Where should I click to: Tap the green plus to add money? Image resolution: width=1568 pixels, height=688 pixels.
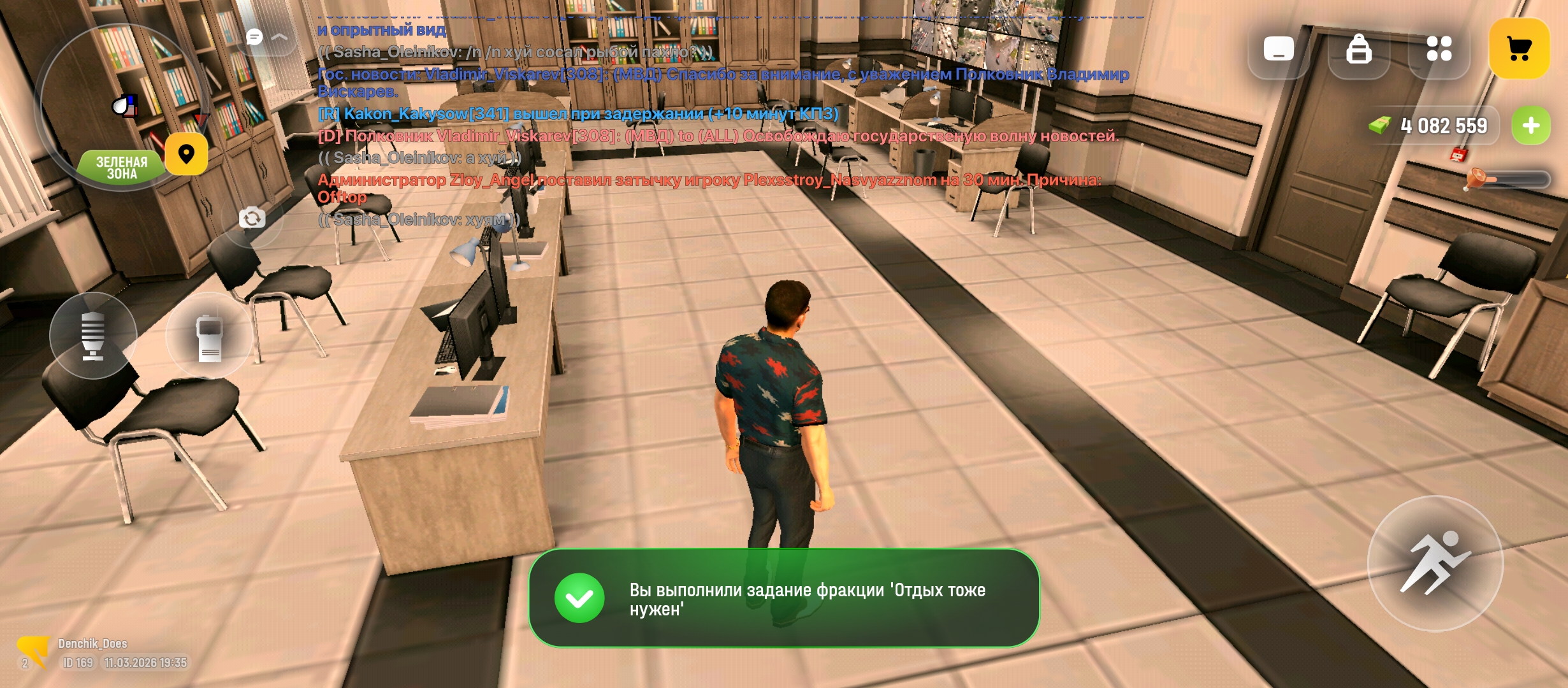[x=1531, y=125]
